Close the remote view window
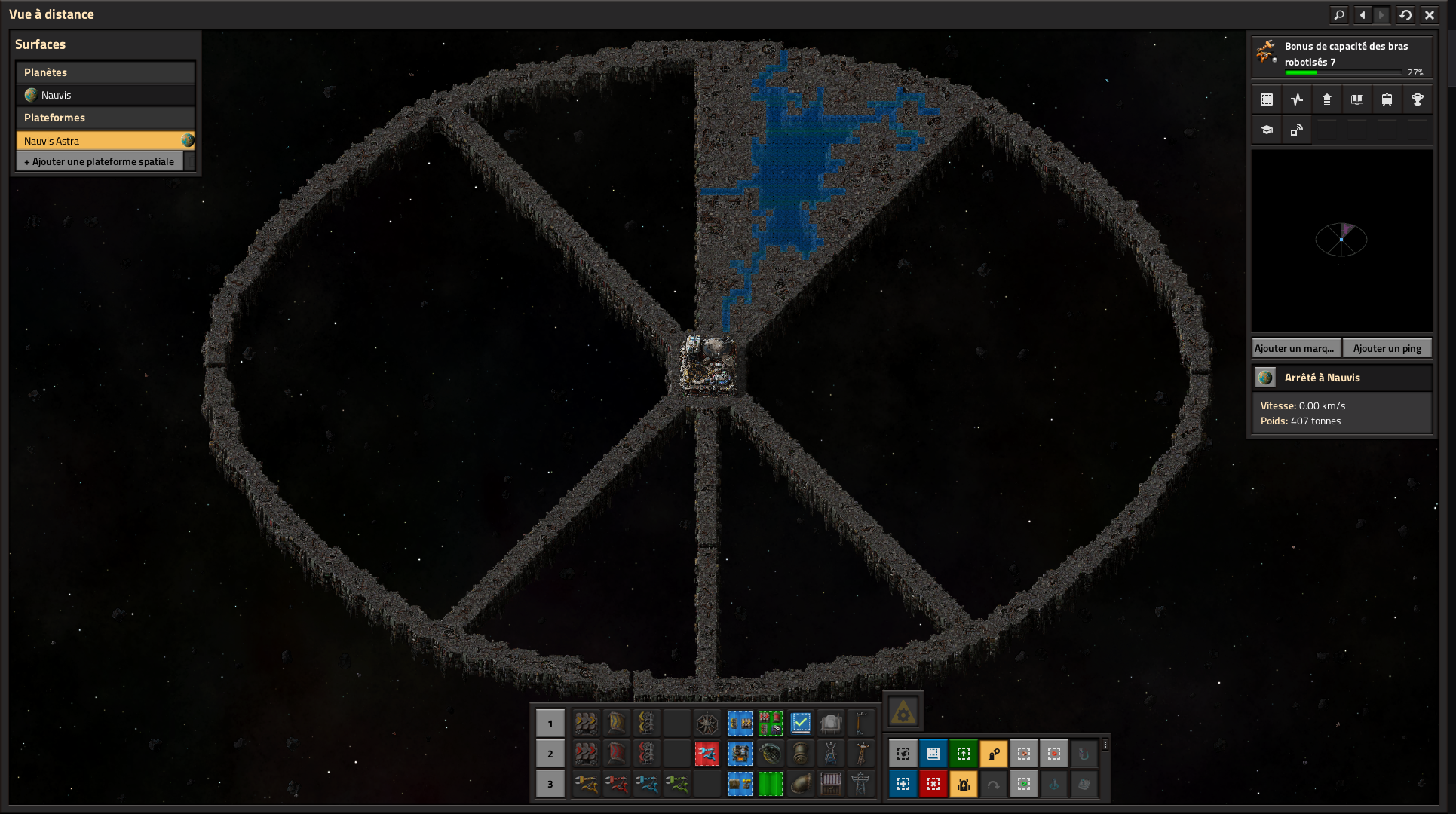Image resolution: width=1456 pixels, height=814 pixels. click(x=1429, y=14)
